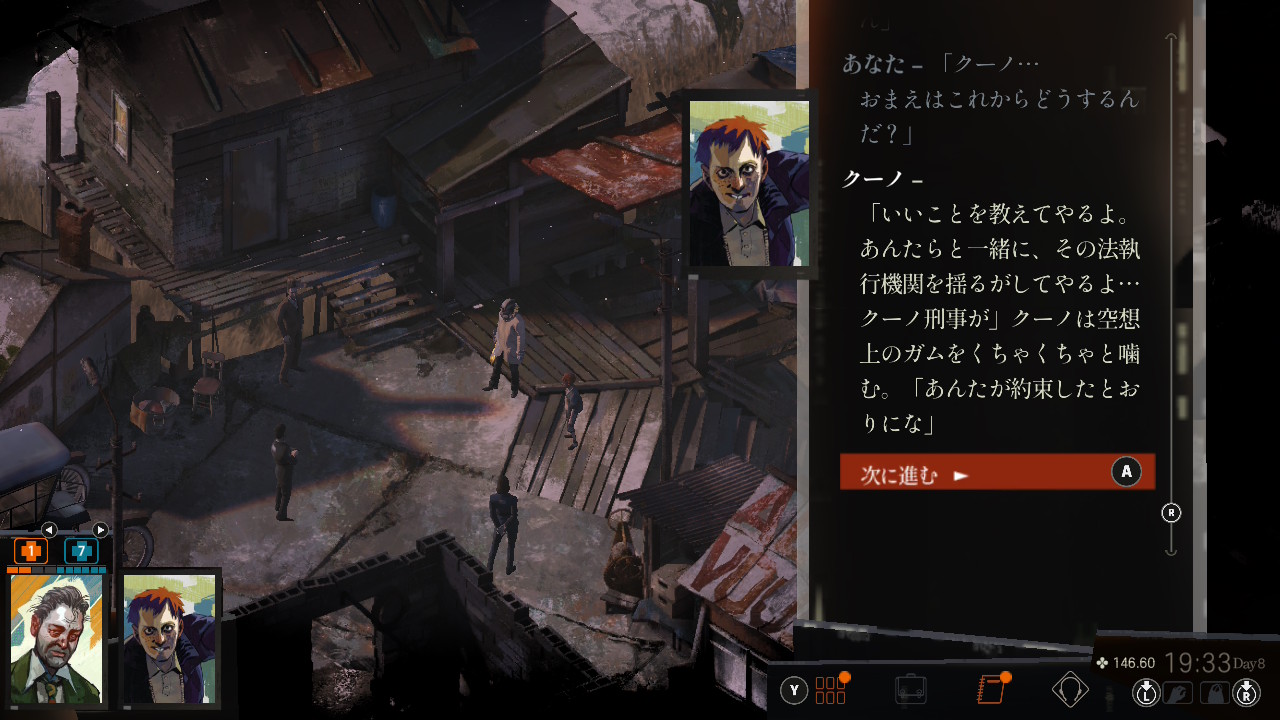Use the blue morale heal charge
The height and width of the screenshot is (720, 1280).
pyautogui.click(x=81, y=551)
